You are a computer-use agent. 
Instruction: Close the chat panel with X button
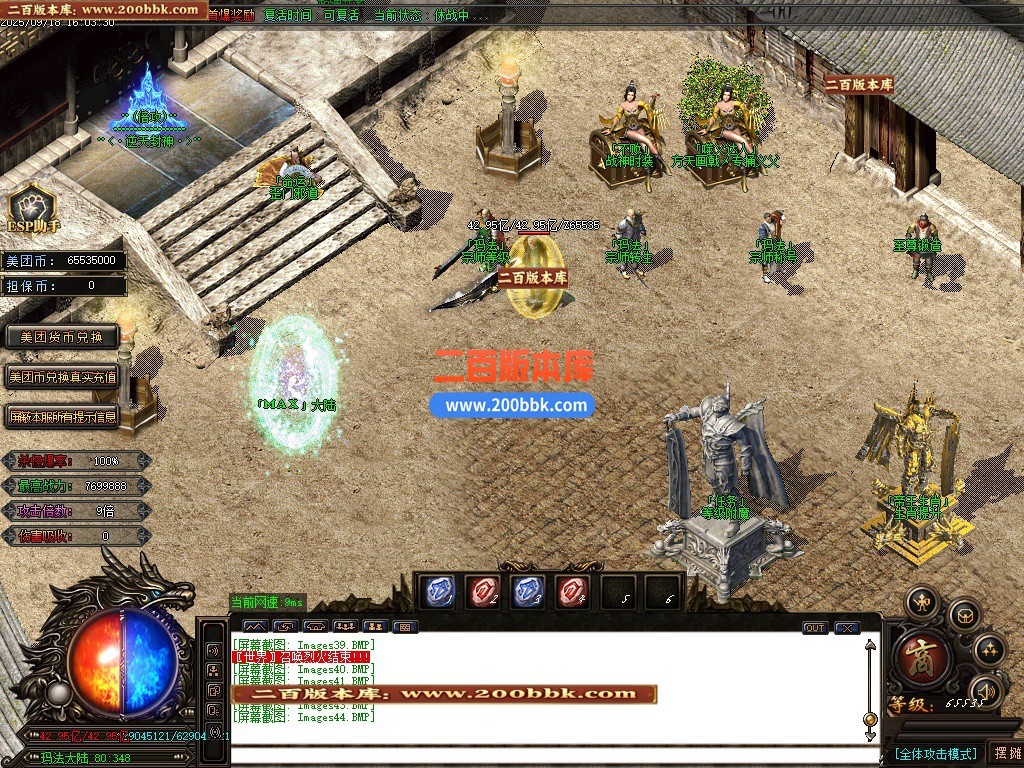coord(847,628)
